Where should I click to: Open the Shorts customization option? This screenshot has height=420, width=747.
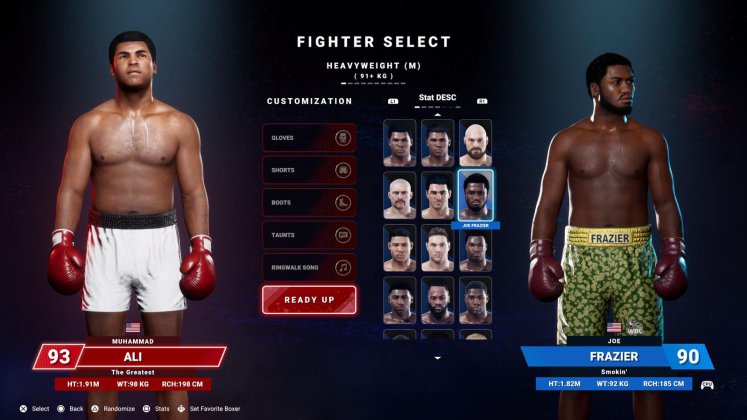pyautogui.click(x=309, y=170)
